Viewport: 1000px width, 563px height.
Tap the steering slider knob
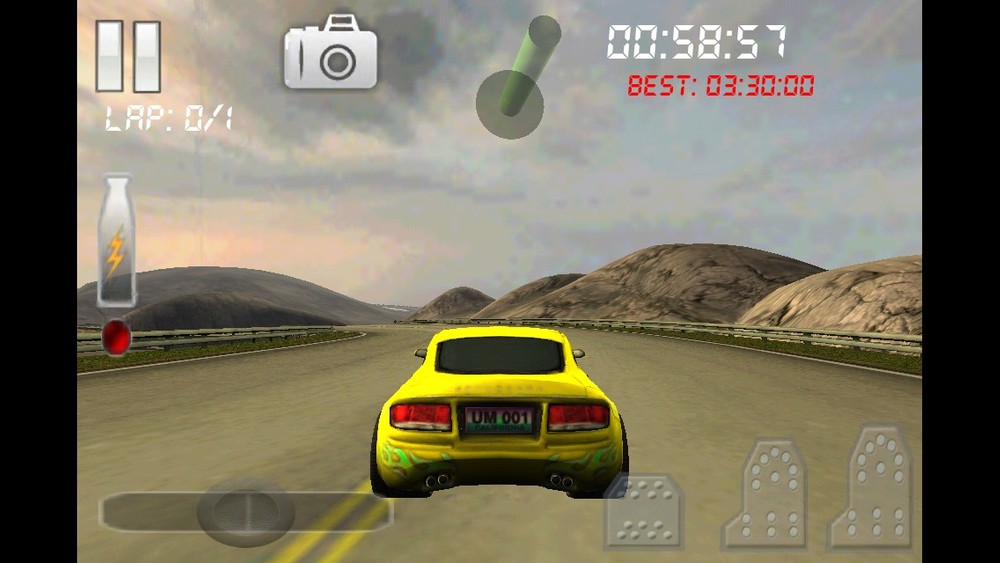pos(245,512)
